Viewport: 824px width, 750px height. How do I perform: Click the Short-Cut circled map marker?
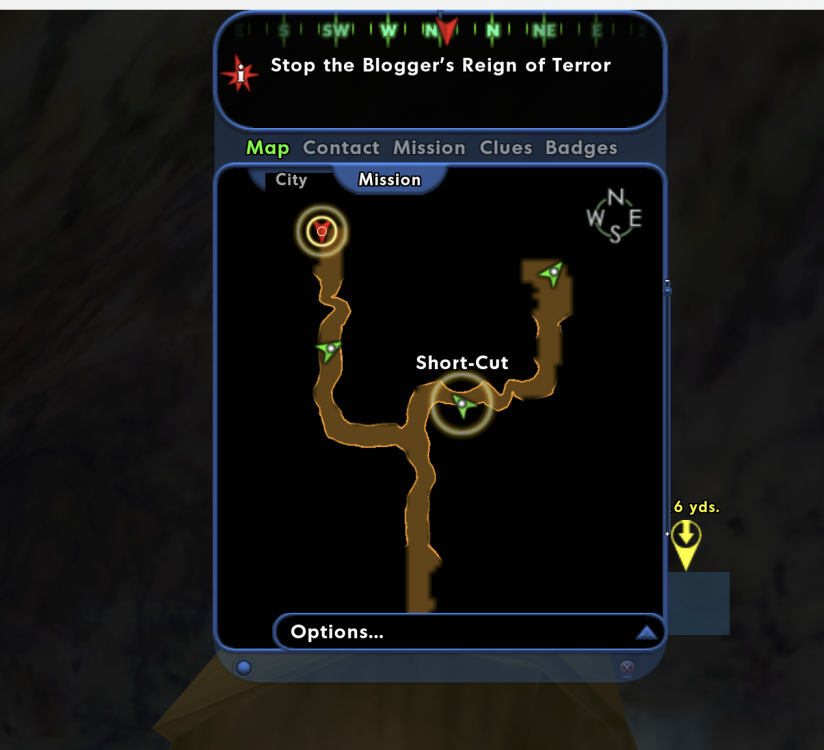pos(461,404)
